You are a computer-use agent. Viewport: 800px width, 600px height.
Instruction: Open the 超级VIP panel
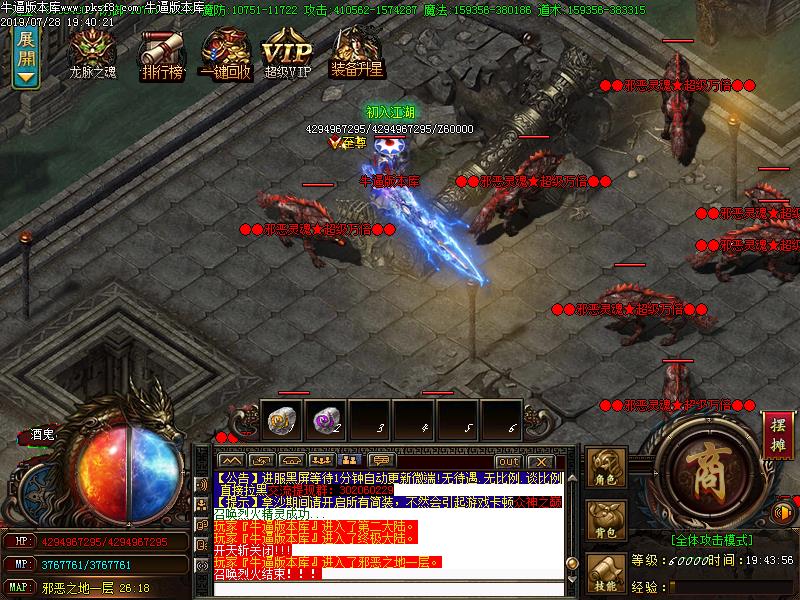(x=288, y=52)
